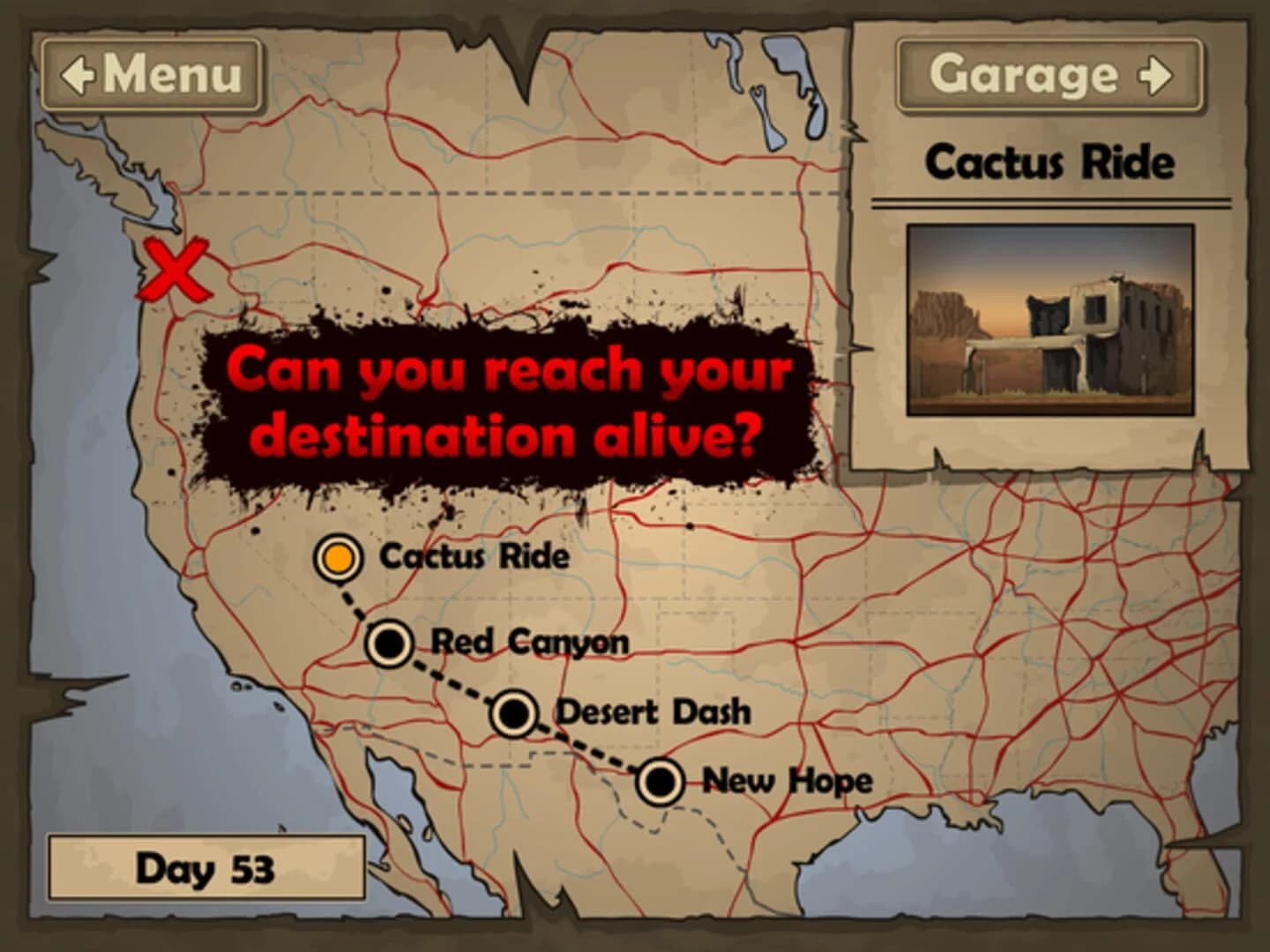Click the destination question banner

click(510, 398)
